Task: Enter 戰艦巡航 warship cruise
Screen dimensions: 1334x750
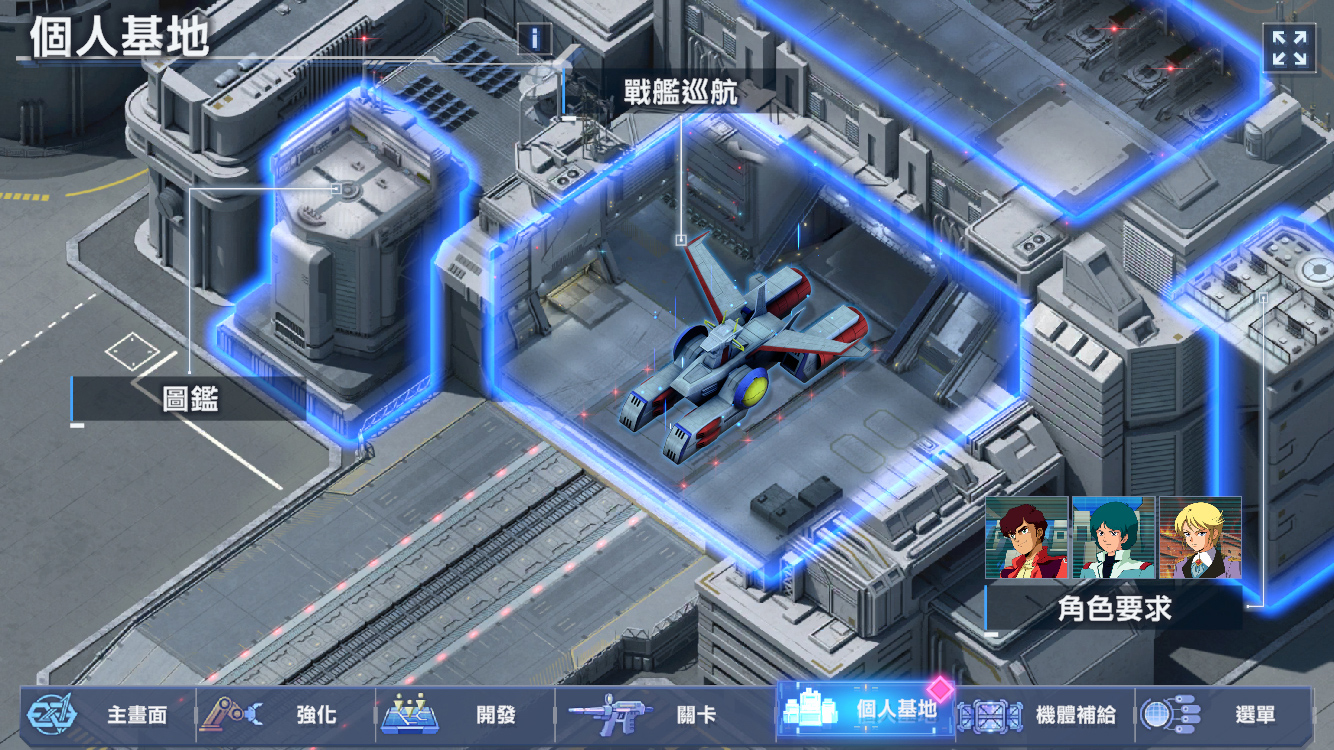Action: click(x=680, y=94)
